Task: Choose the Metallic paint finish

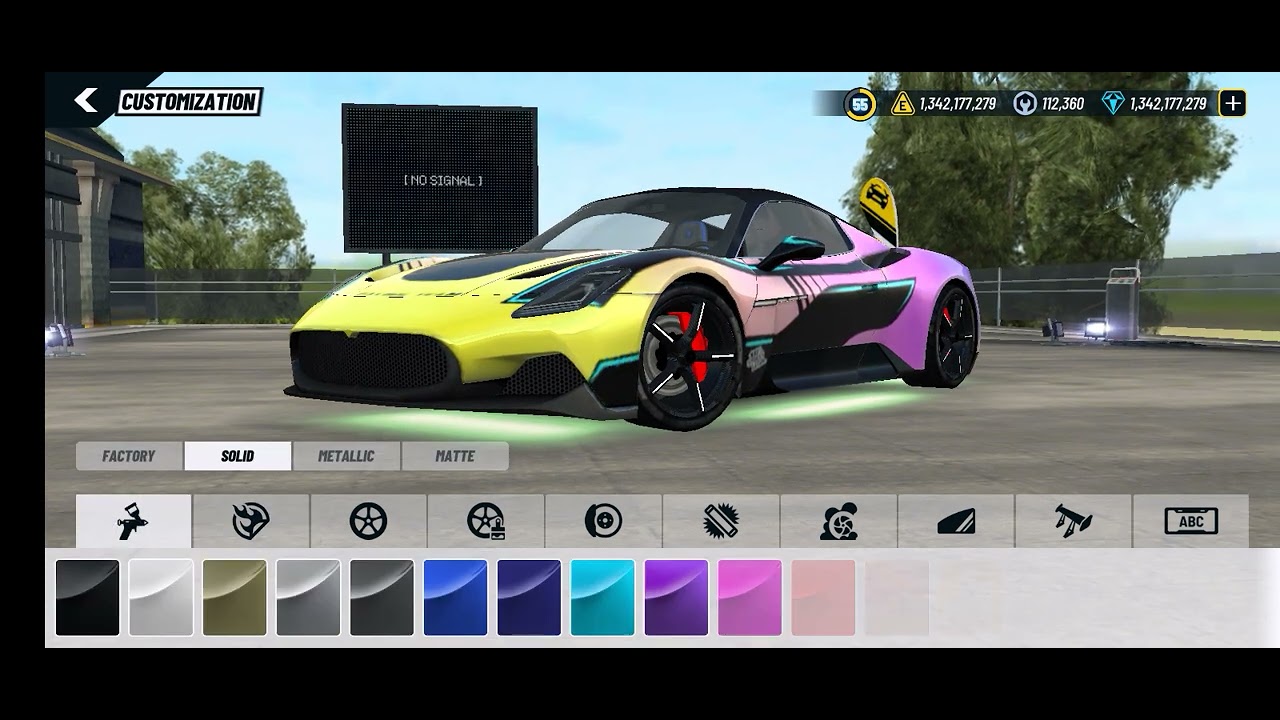Action: point(346,456)
